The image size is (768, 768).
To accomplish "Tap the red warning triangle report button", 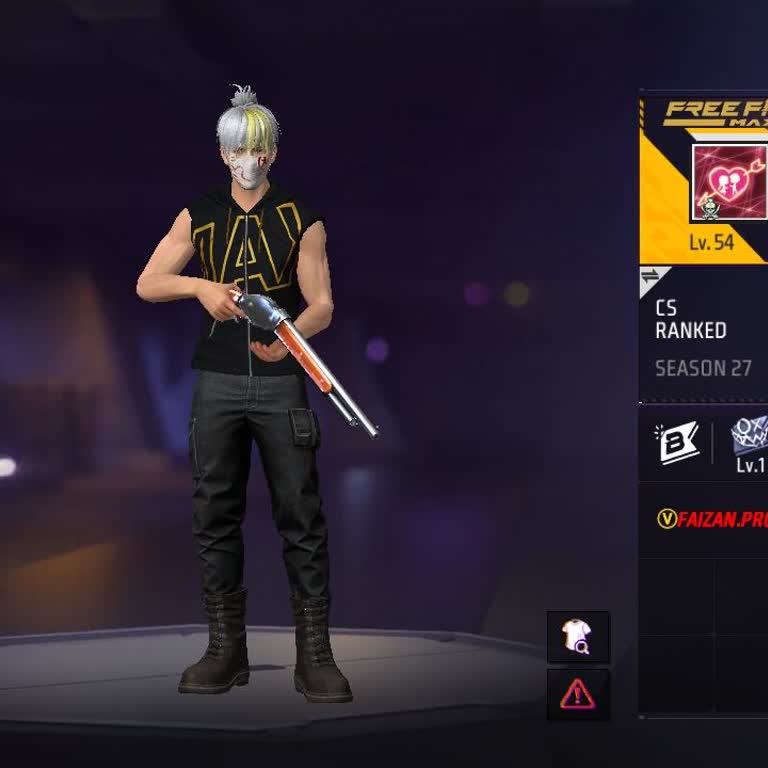I will click(578, 695).
